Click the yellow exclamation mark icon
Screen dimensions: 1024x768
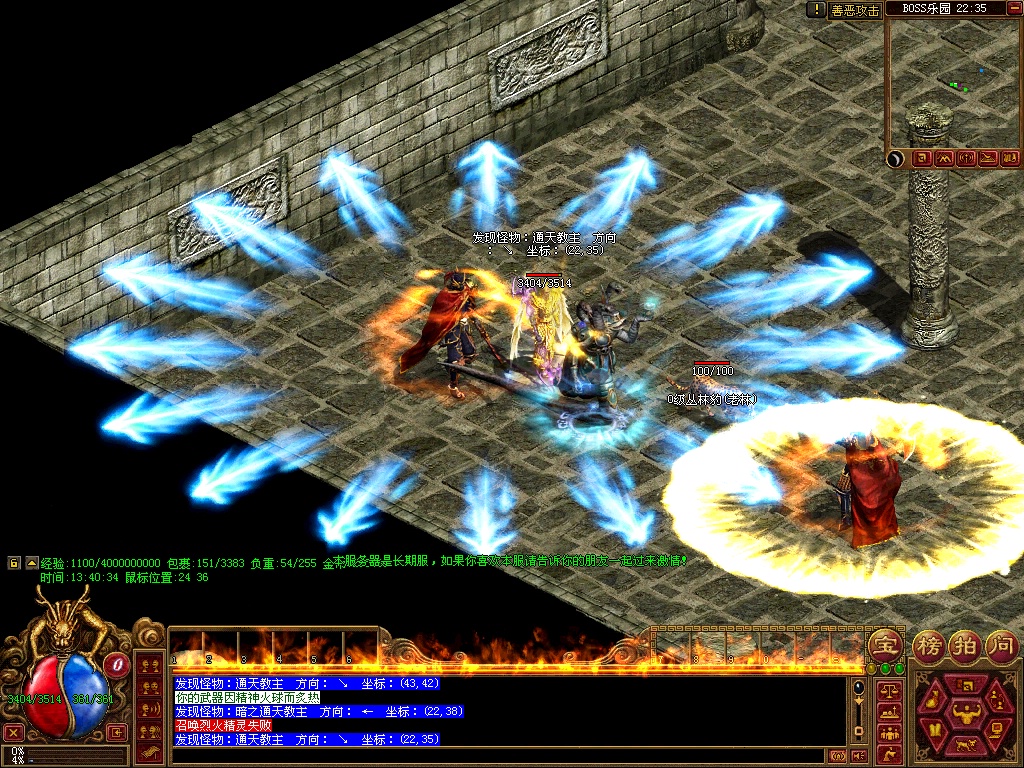pyautogui.click(x=816, y=10)
